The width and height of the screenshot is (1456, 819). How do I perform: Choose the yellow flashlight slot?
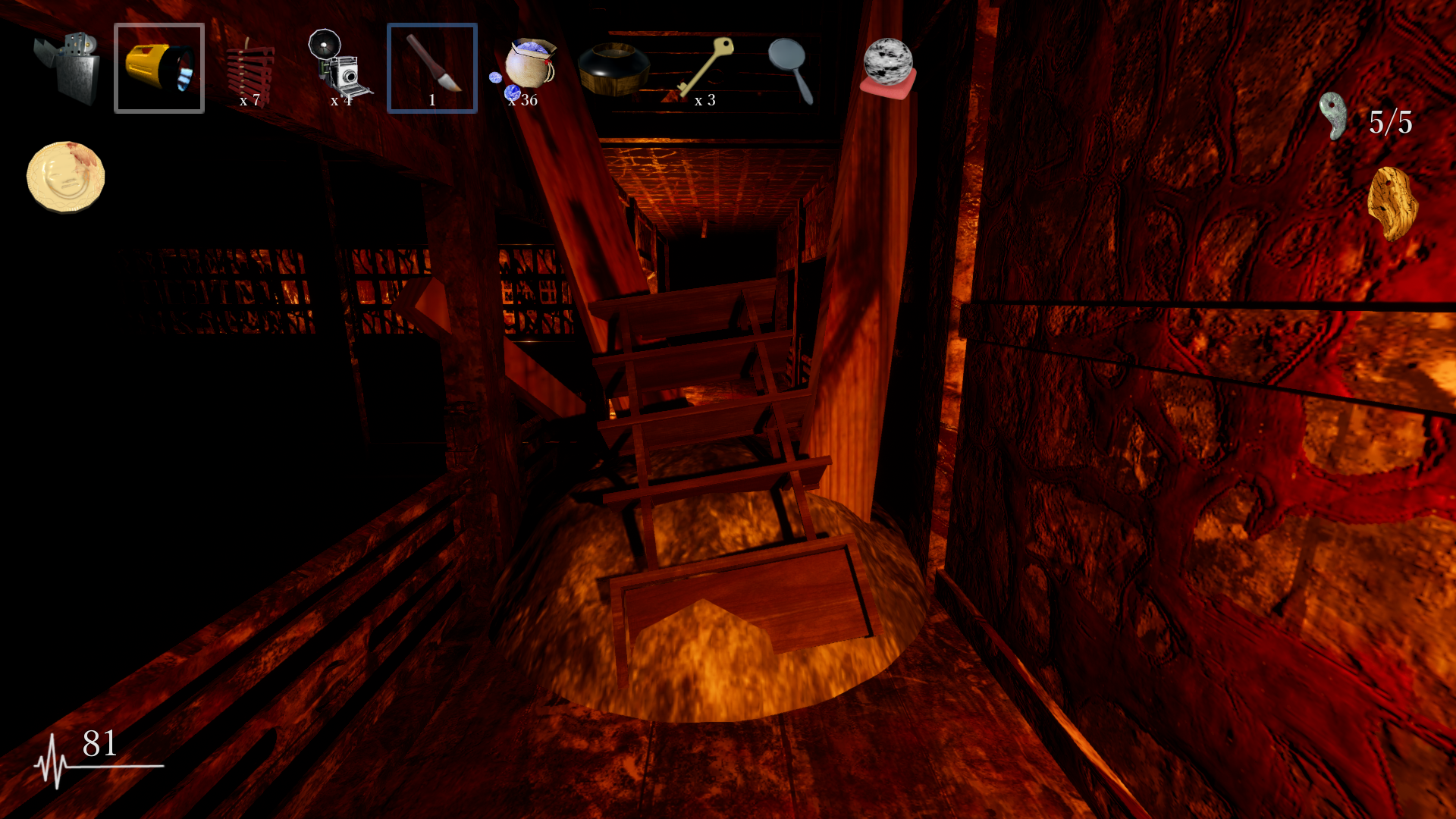(159, 68)
